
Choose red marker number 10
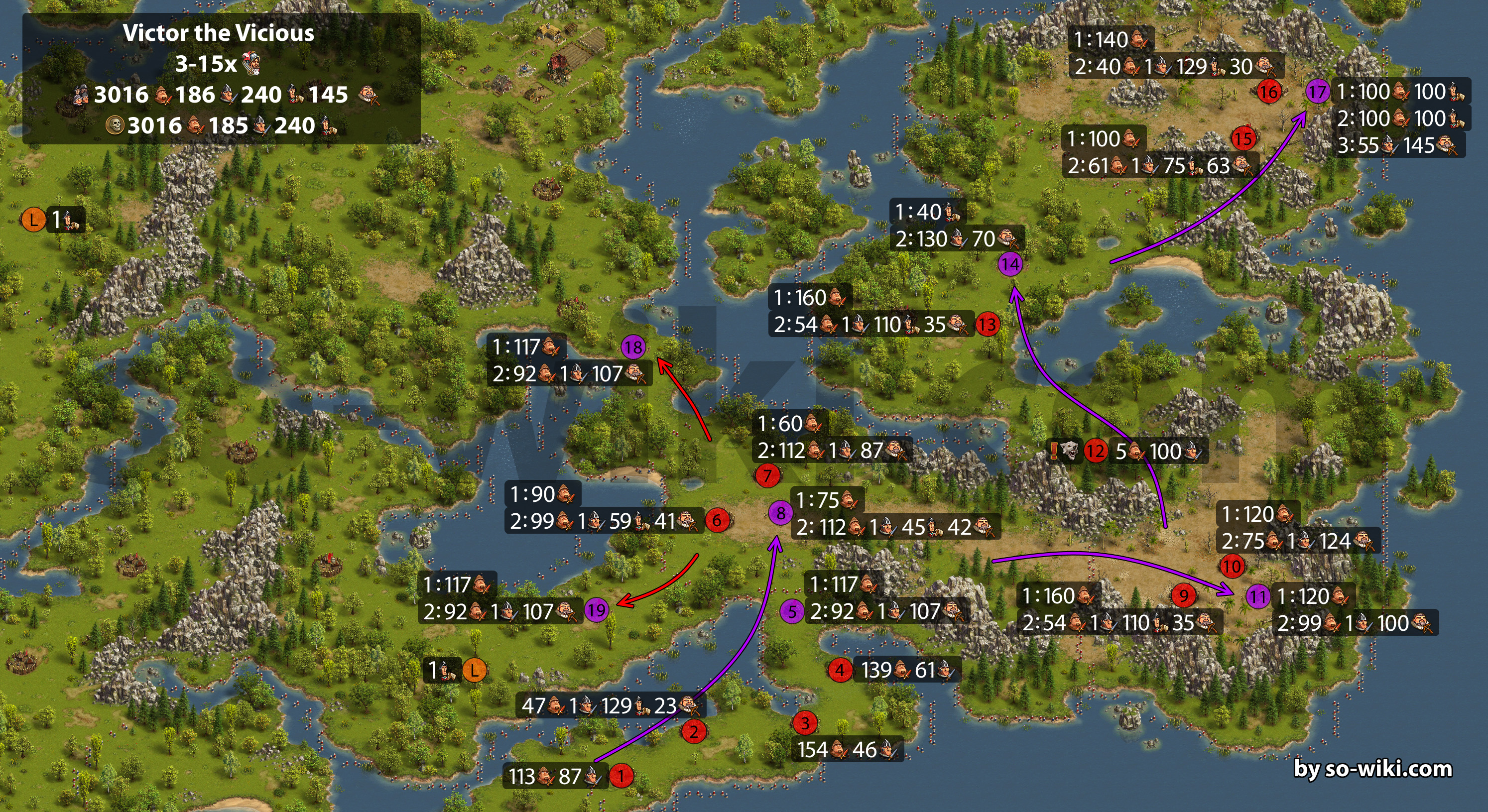coord(1232,566)
